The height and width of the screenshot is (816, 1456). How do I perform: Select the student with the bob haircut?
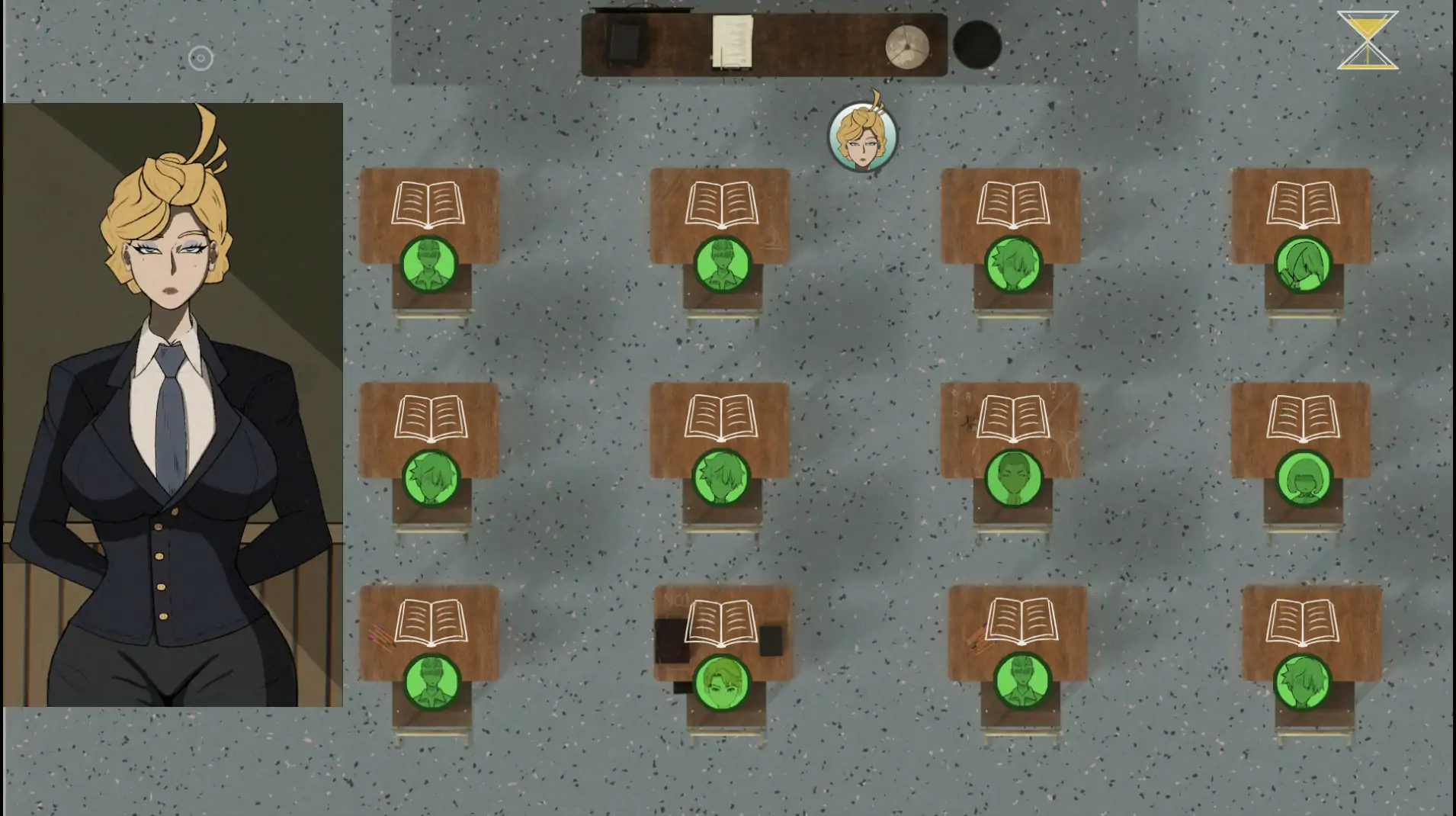1303,478
